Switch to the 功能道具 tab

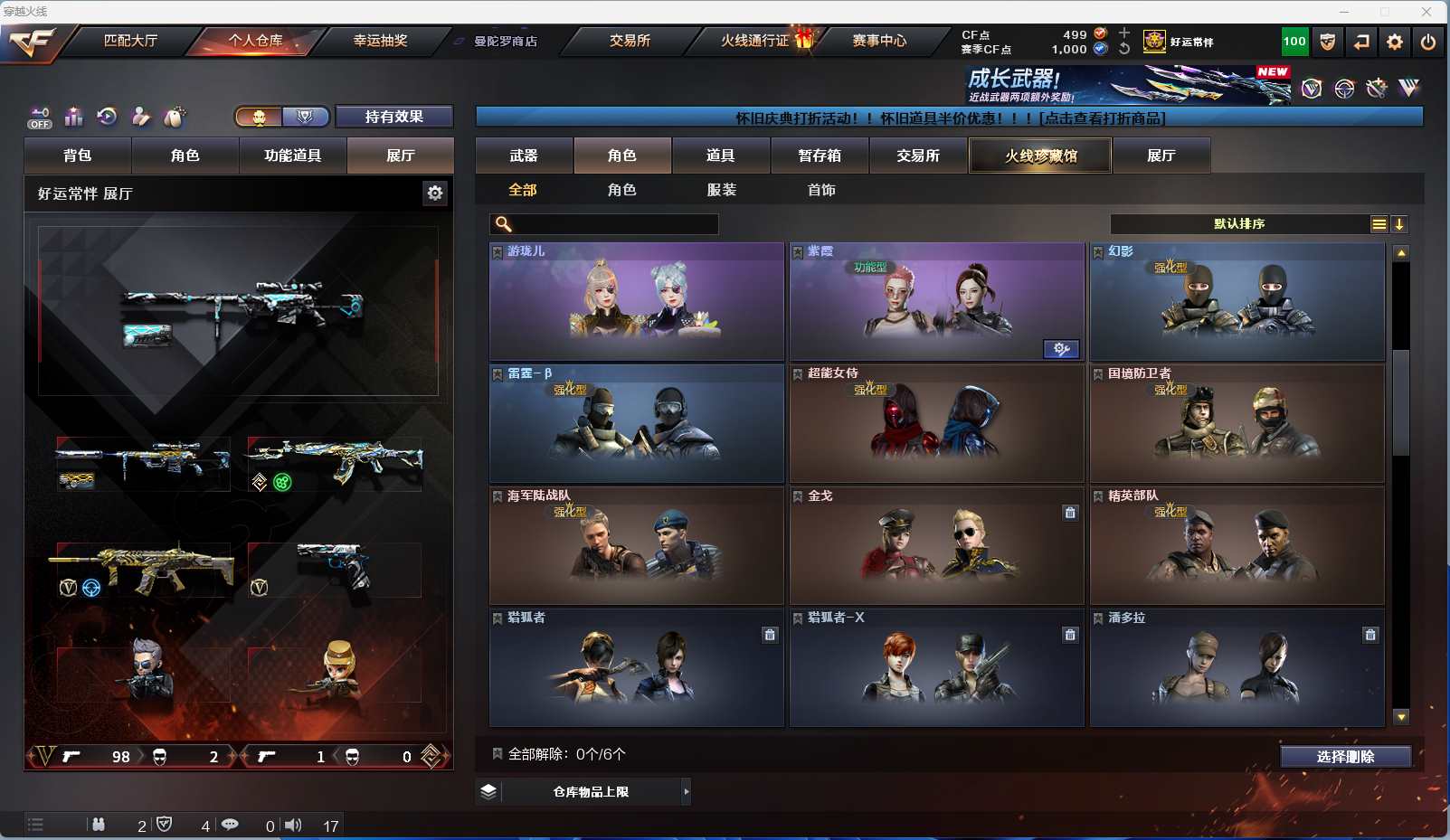click(292, 156)
